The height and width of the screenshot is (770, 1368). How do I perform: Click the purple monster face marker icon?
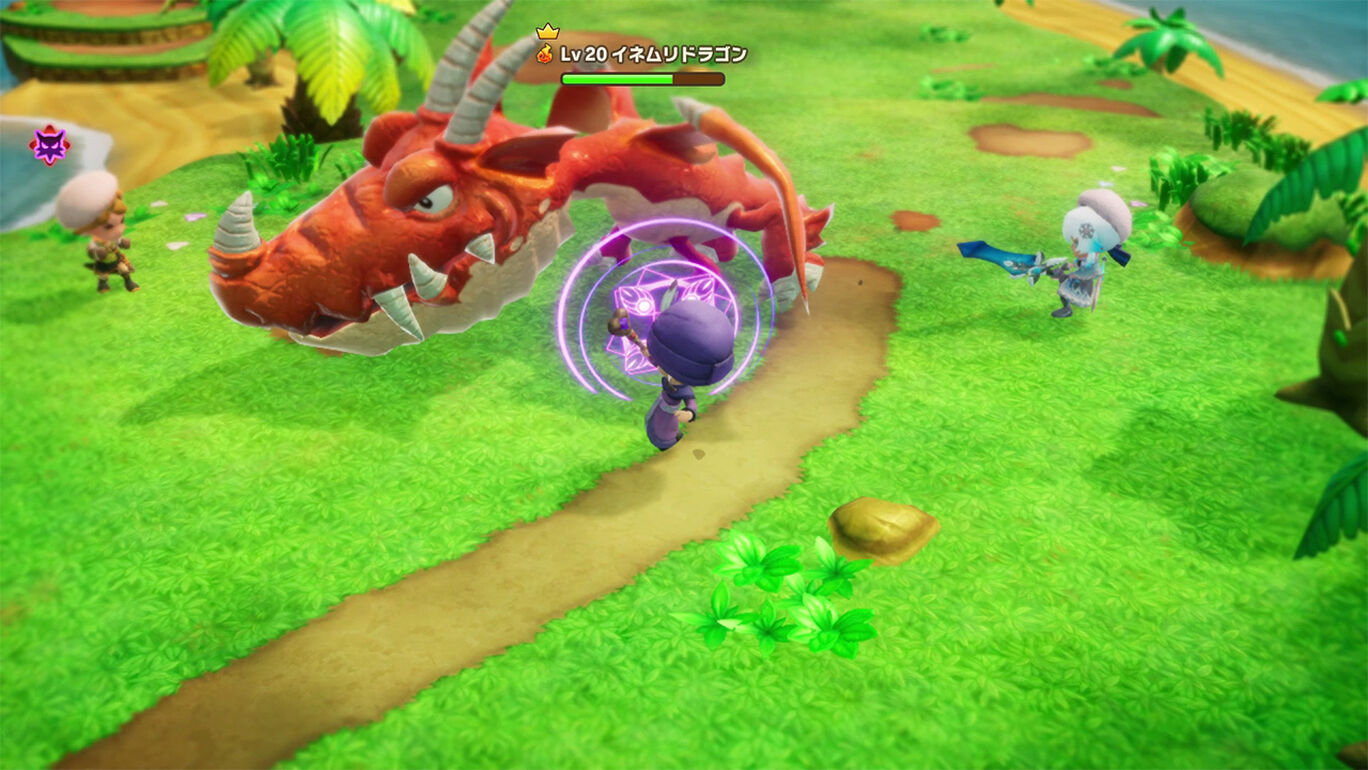(49, 146)
